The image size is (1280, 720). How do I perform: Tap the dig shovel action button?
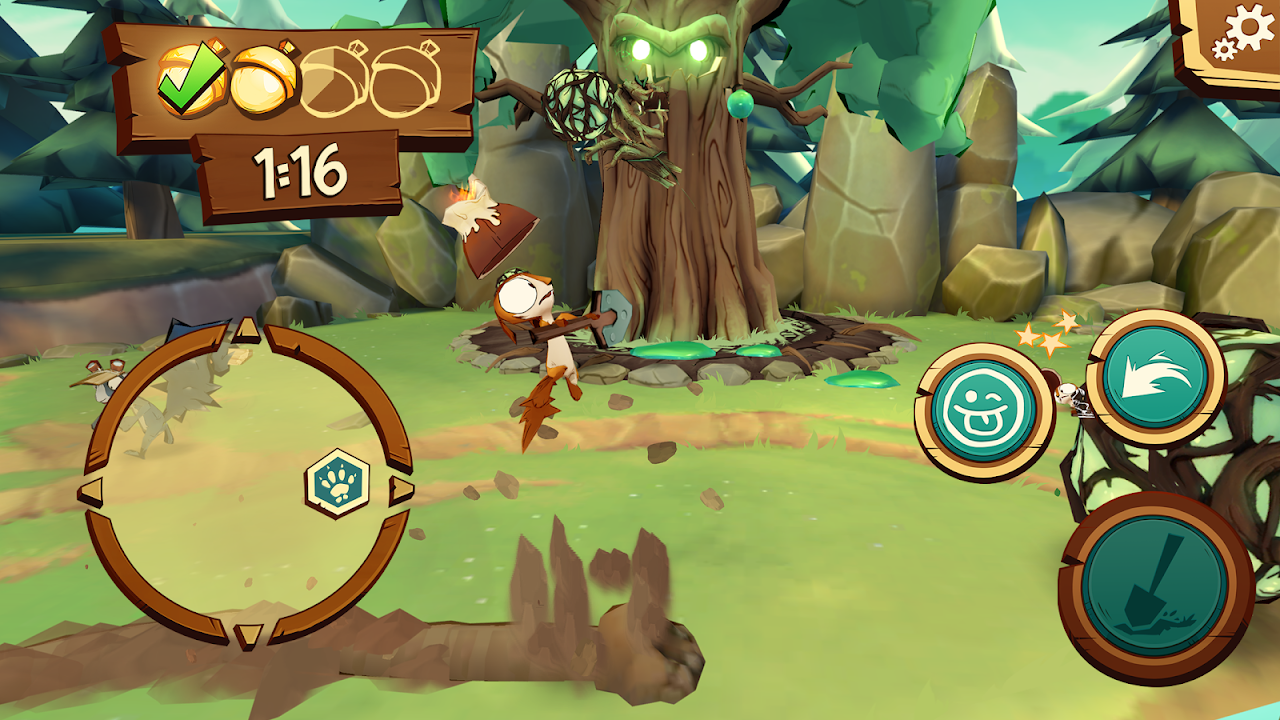[x=1155, y=585]
